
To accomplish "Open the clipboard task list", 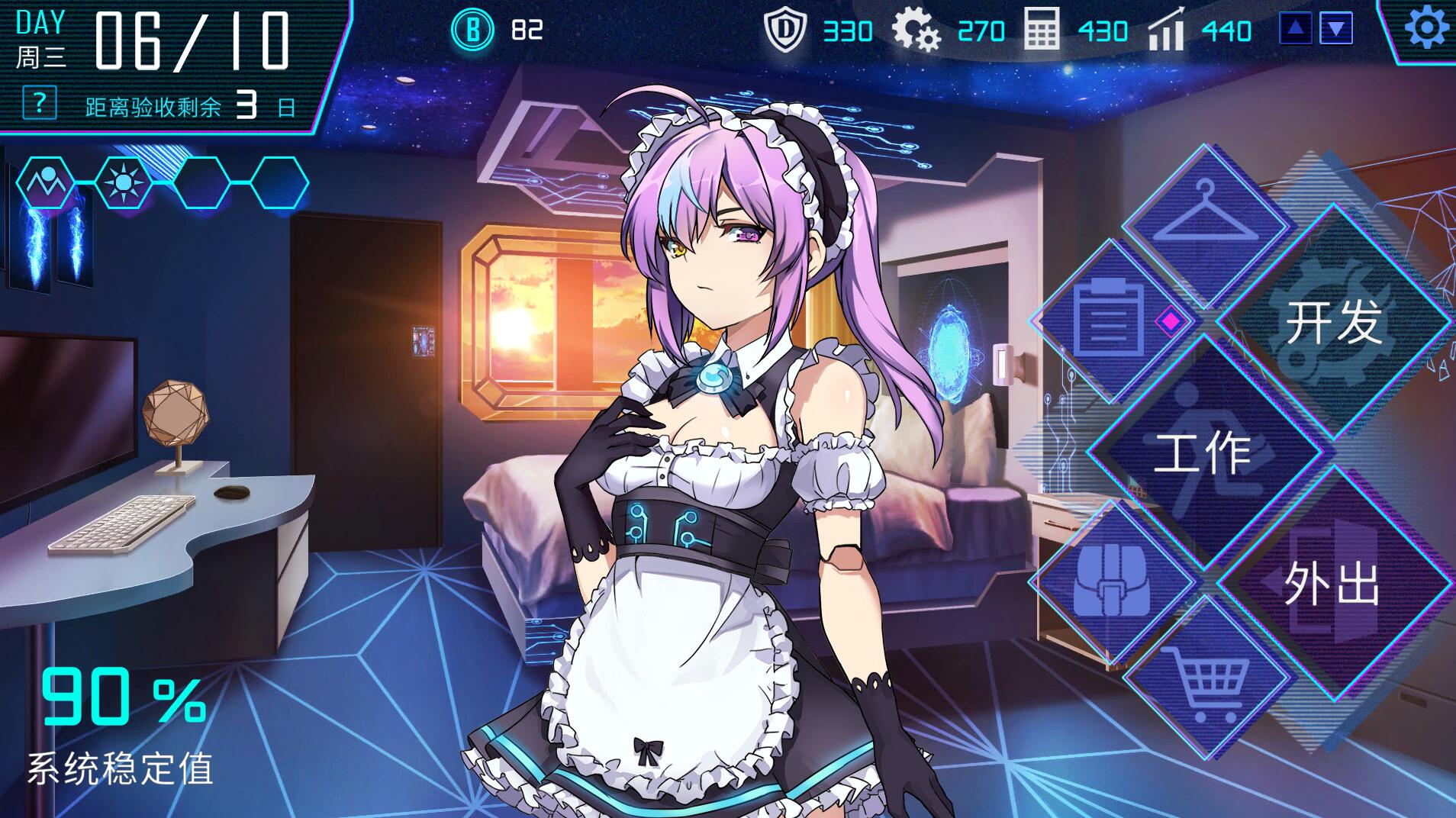I will (x=1108, y=321).
